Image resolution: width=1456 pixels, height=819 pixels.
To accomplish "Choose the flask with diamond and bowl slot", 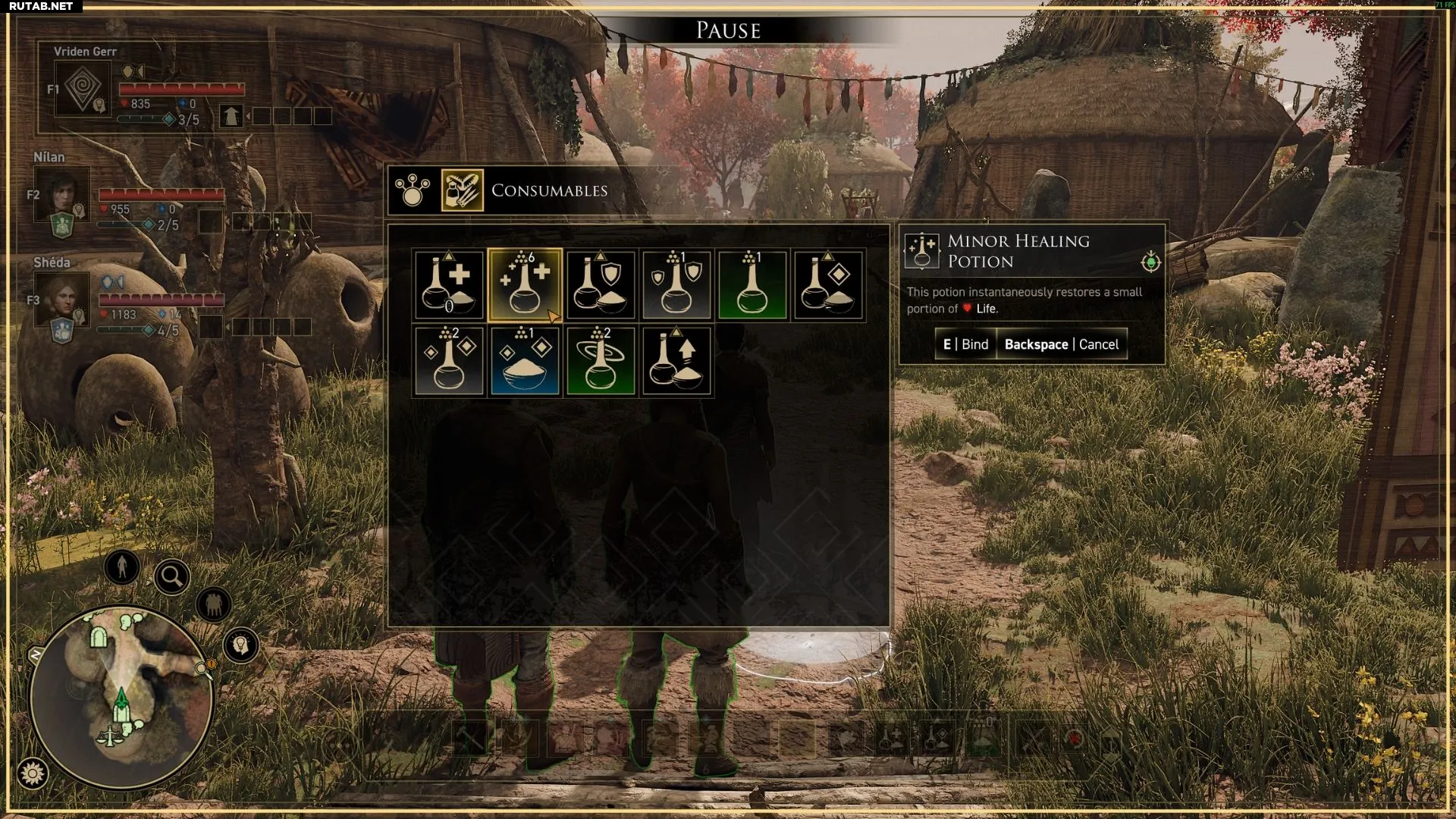I will pos(828,285).
